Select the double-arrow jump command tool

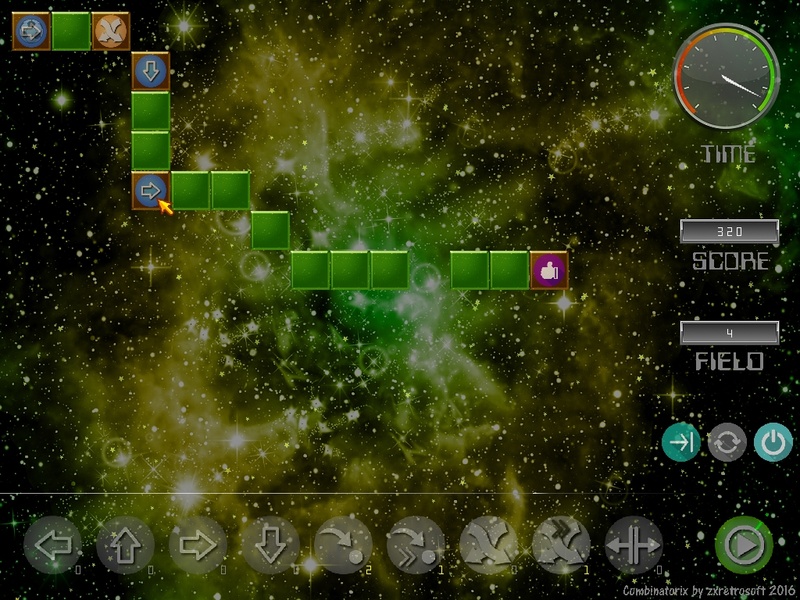point(416,546)
